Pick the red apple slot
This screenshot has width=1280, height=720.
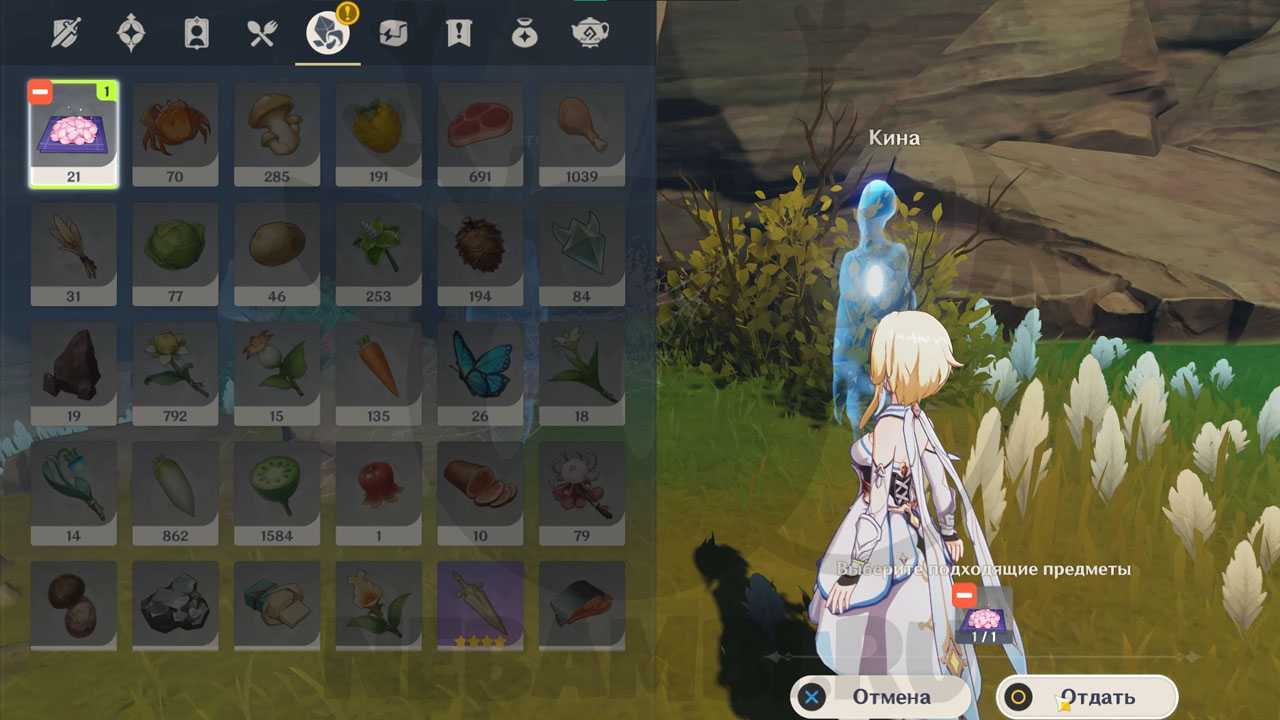point(378,493)
